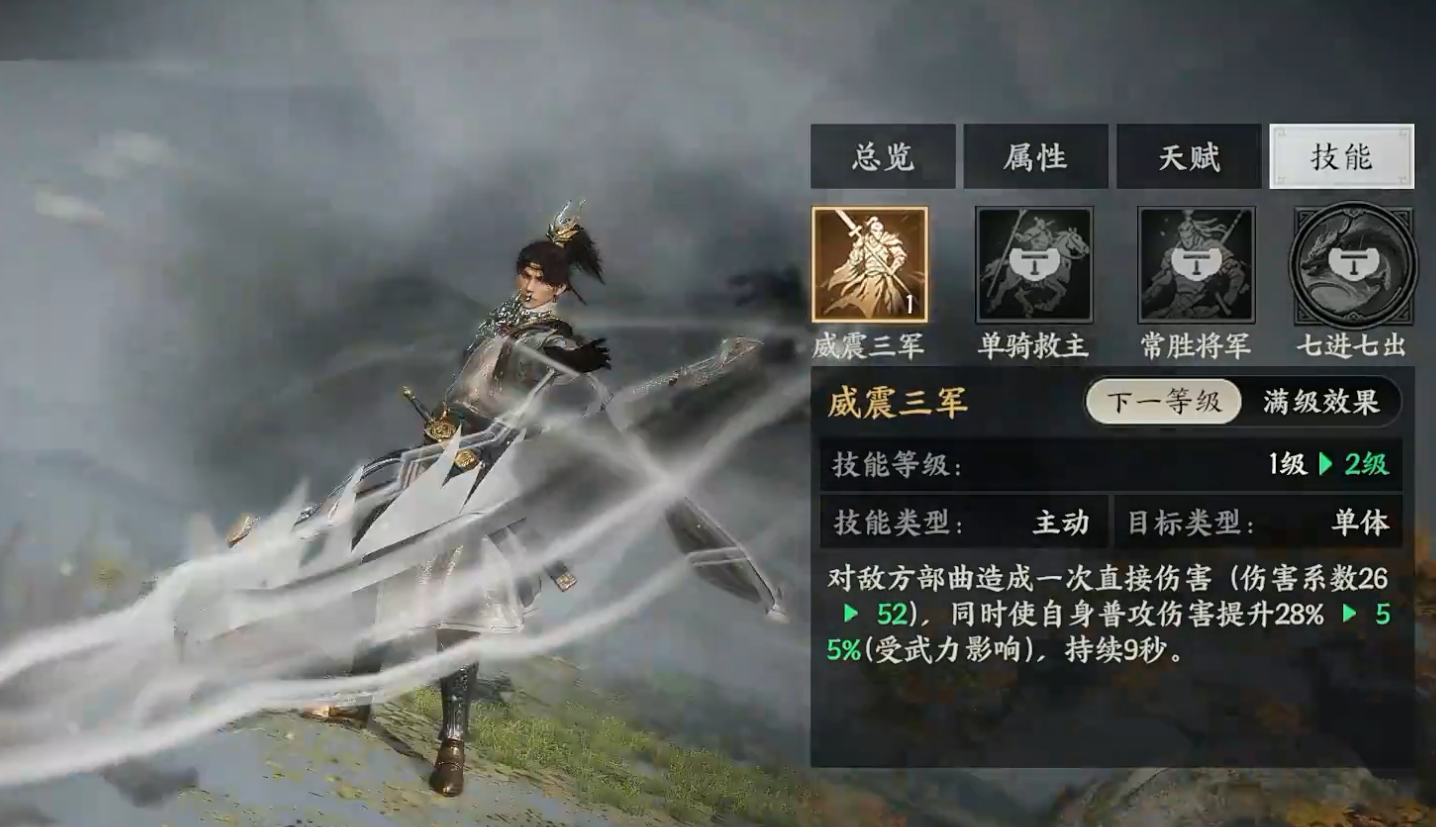Switch to the 属性 tab
1436x827 pixels.
1036,157
